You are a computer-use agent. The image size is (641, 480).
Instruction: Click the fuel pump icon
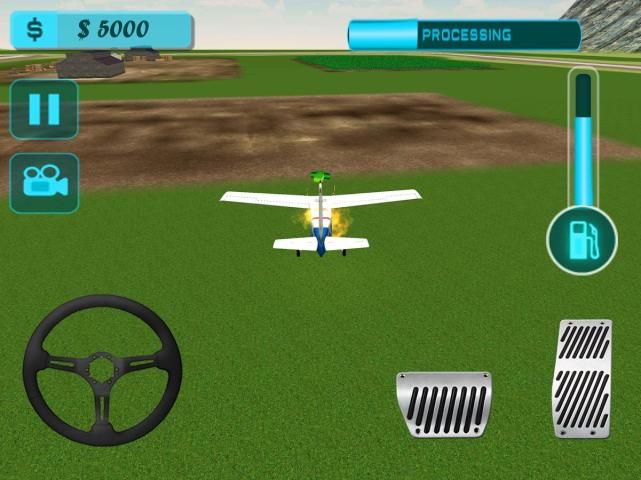(x=581, y=241)
